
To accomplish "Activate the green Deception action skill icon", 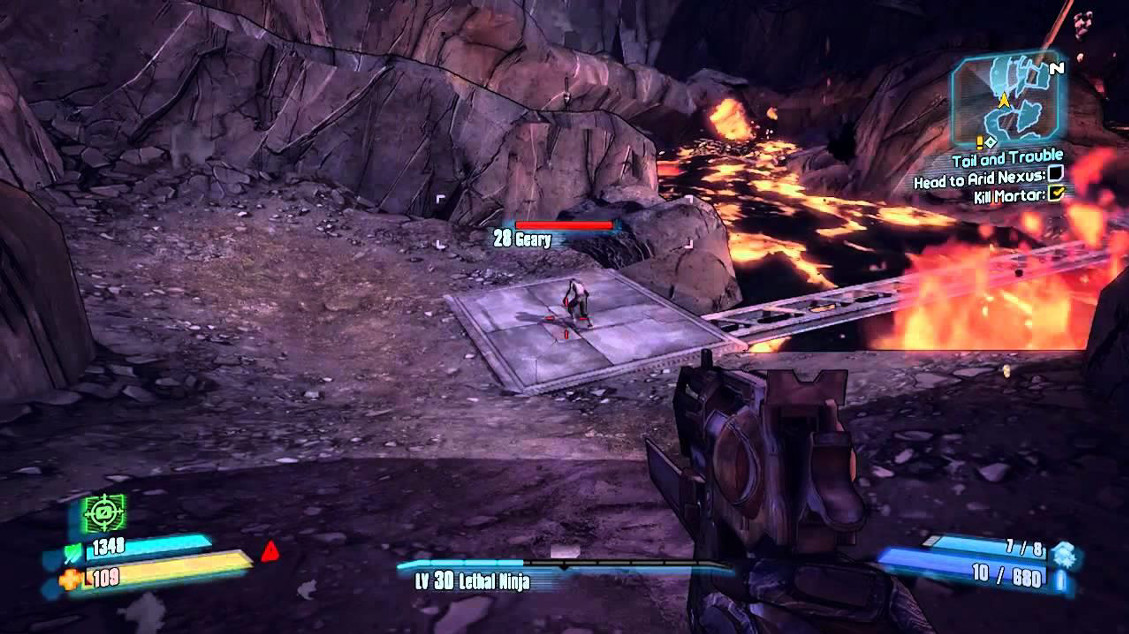I will point(104,513).
